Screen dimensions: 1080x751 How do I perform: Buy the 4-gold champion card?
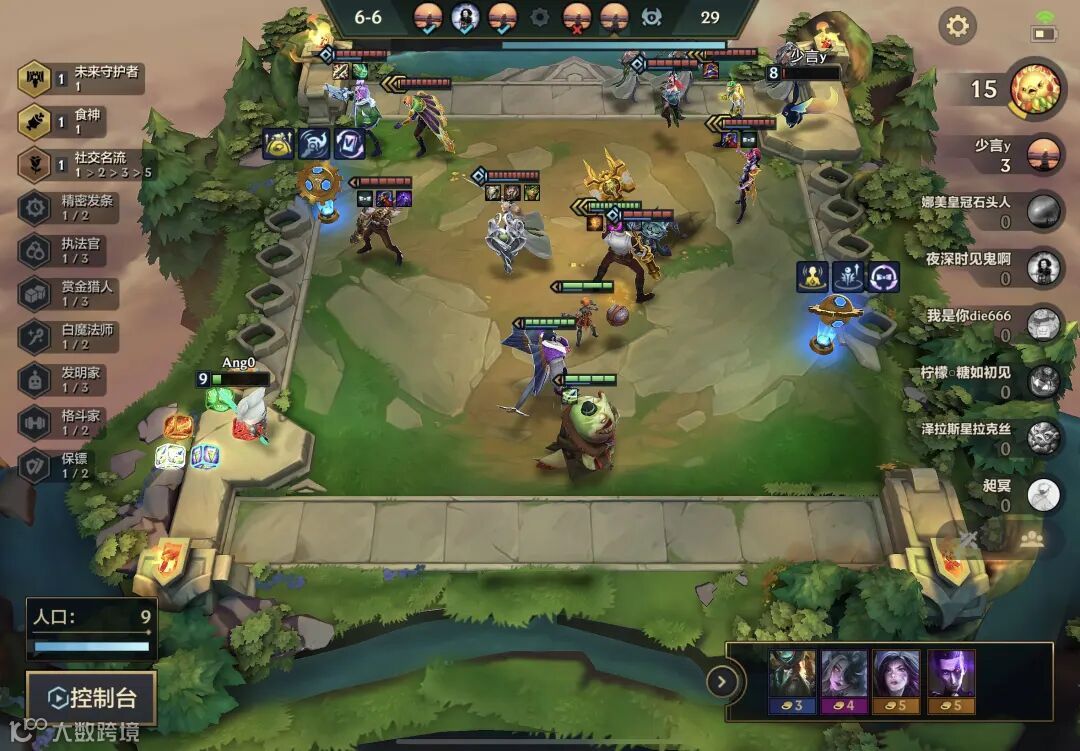pos(844,680)
